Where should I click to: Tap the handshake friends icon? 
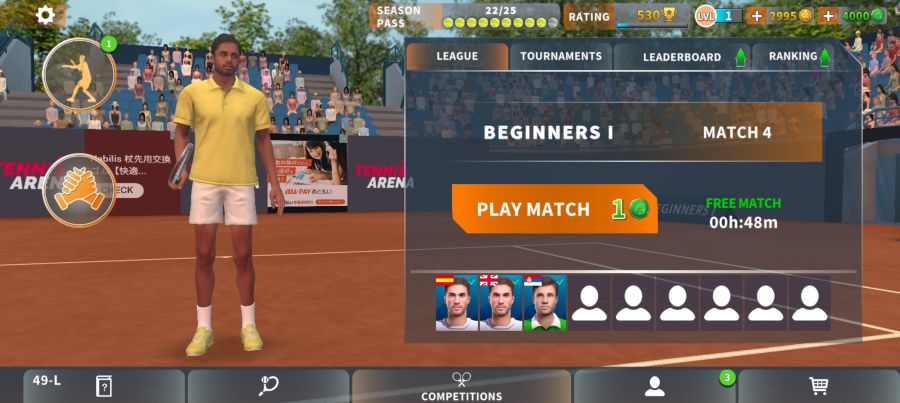coord(79,189)
